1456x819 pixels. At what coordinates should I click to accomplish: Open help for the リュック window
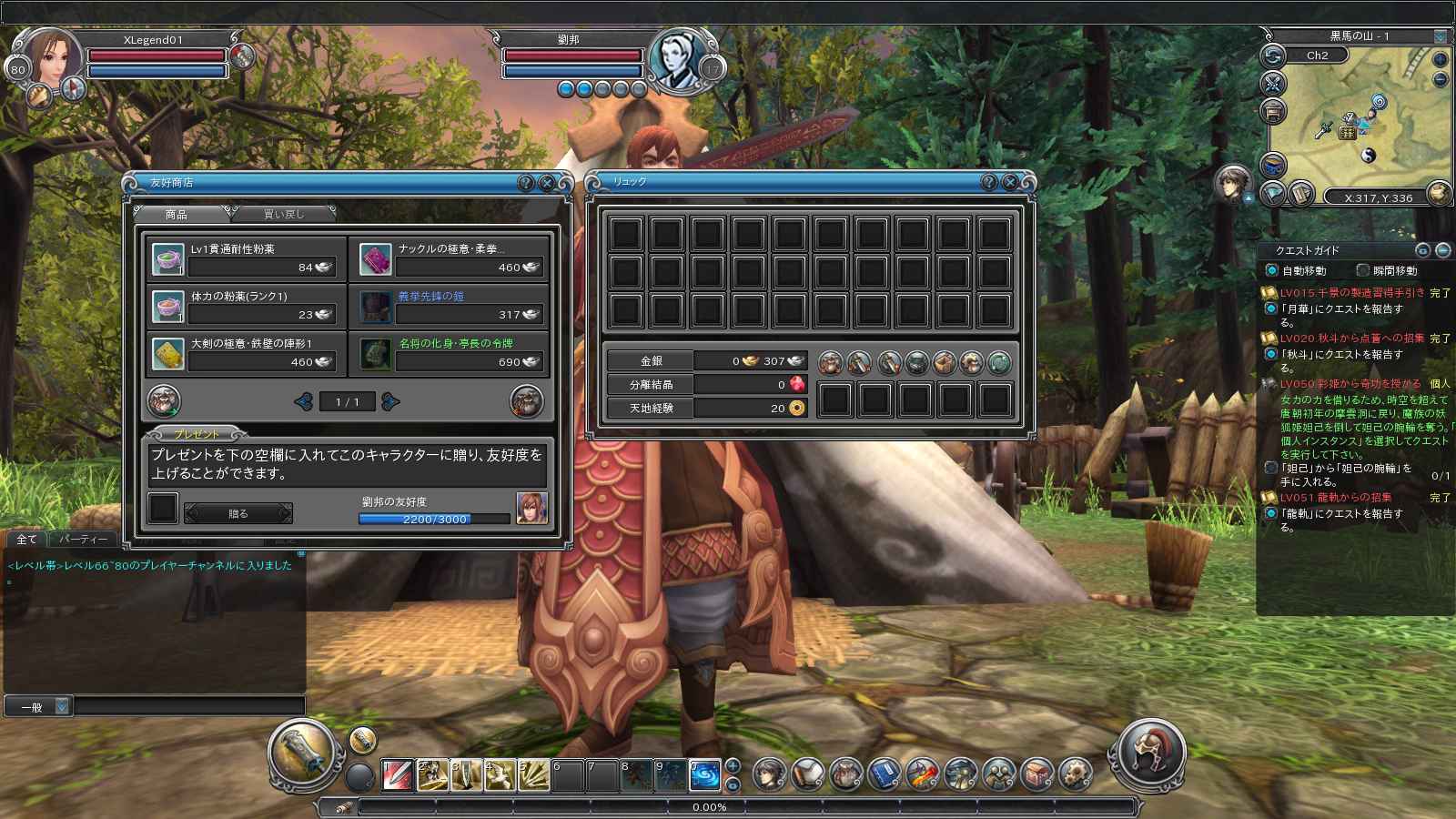pyautogui.click(x=989, y=183)
